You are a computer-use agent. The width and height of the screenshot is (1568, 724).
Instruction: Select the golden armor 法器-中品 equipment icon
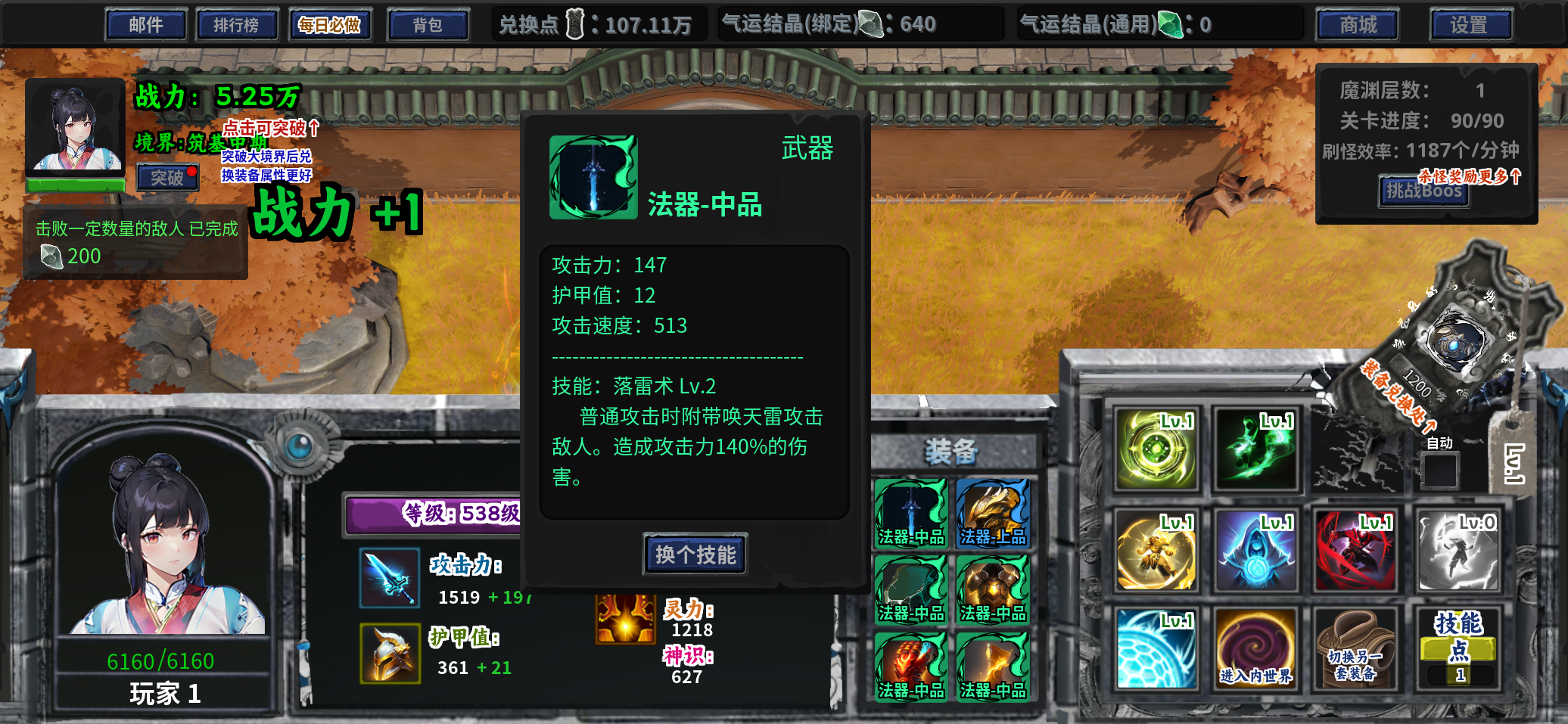tap(993, 585)
